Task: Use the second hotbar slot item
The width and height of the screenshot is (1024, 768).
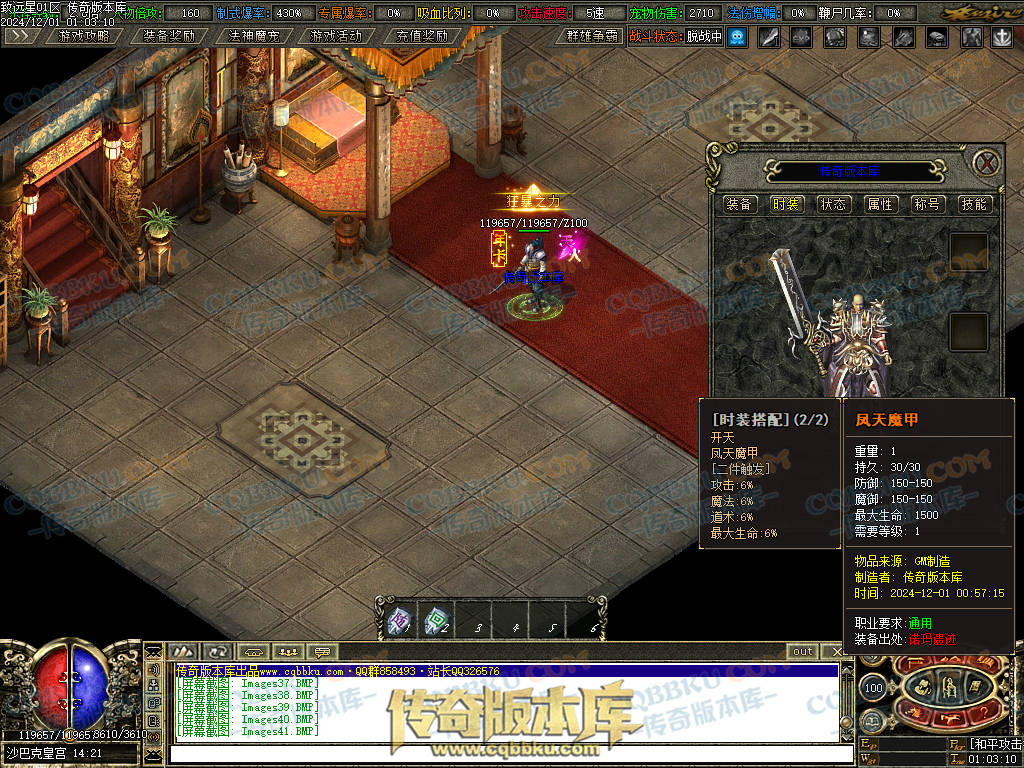Action: (x=436, y=622)
